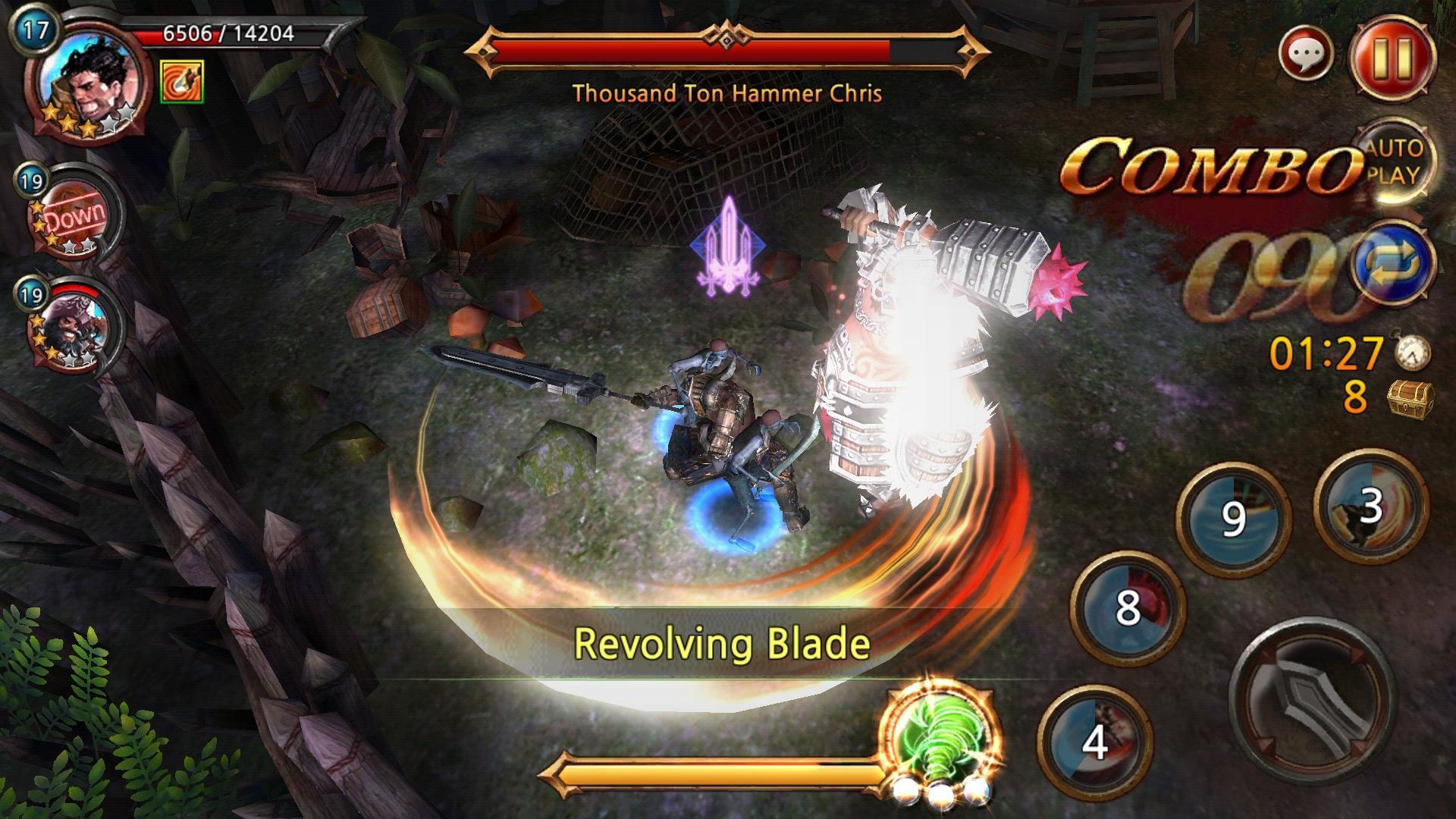Viewport: 1456px width, 819px height.
Task: Tap the skill icon beside the hero portrait
Action: click(x=183, y=82)
